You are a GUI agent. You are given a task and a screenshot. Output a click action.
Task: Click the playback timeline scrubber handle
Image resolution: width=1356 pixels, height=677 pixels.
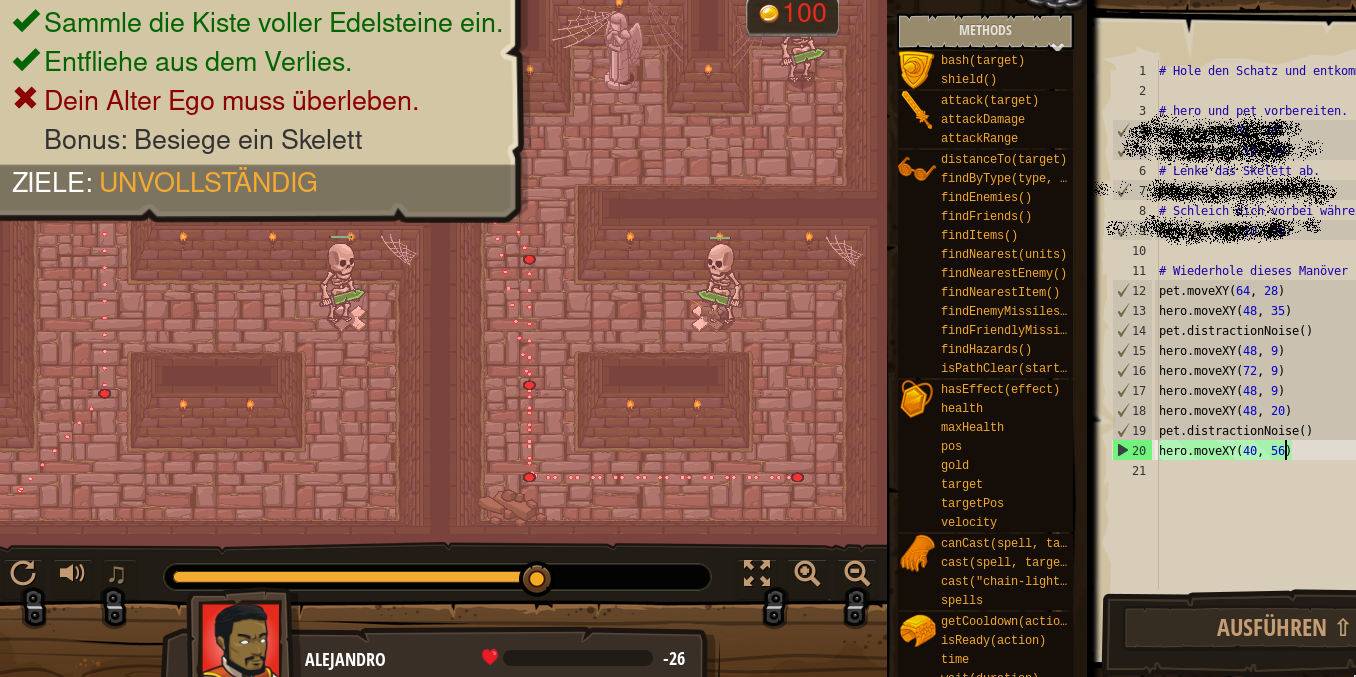[x=537, y=578]
